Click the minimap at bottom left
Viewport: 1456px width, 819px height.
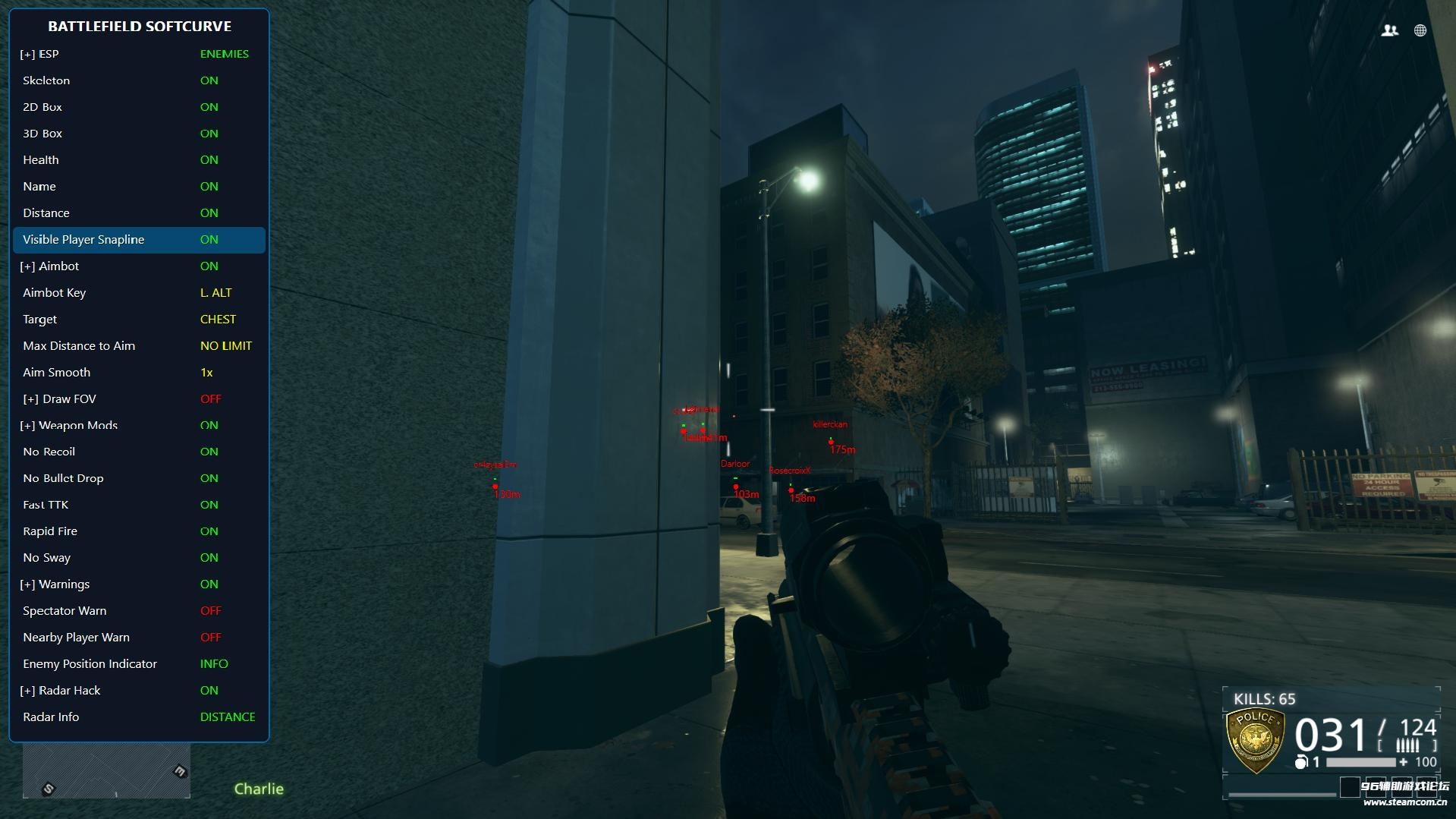106,770
